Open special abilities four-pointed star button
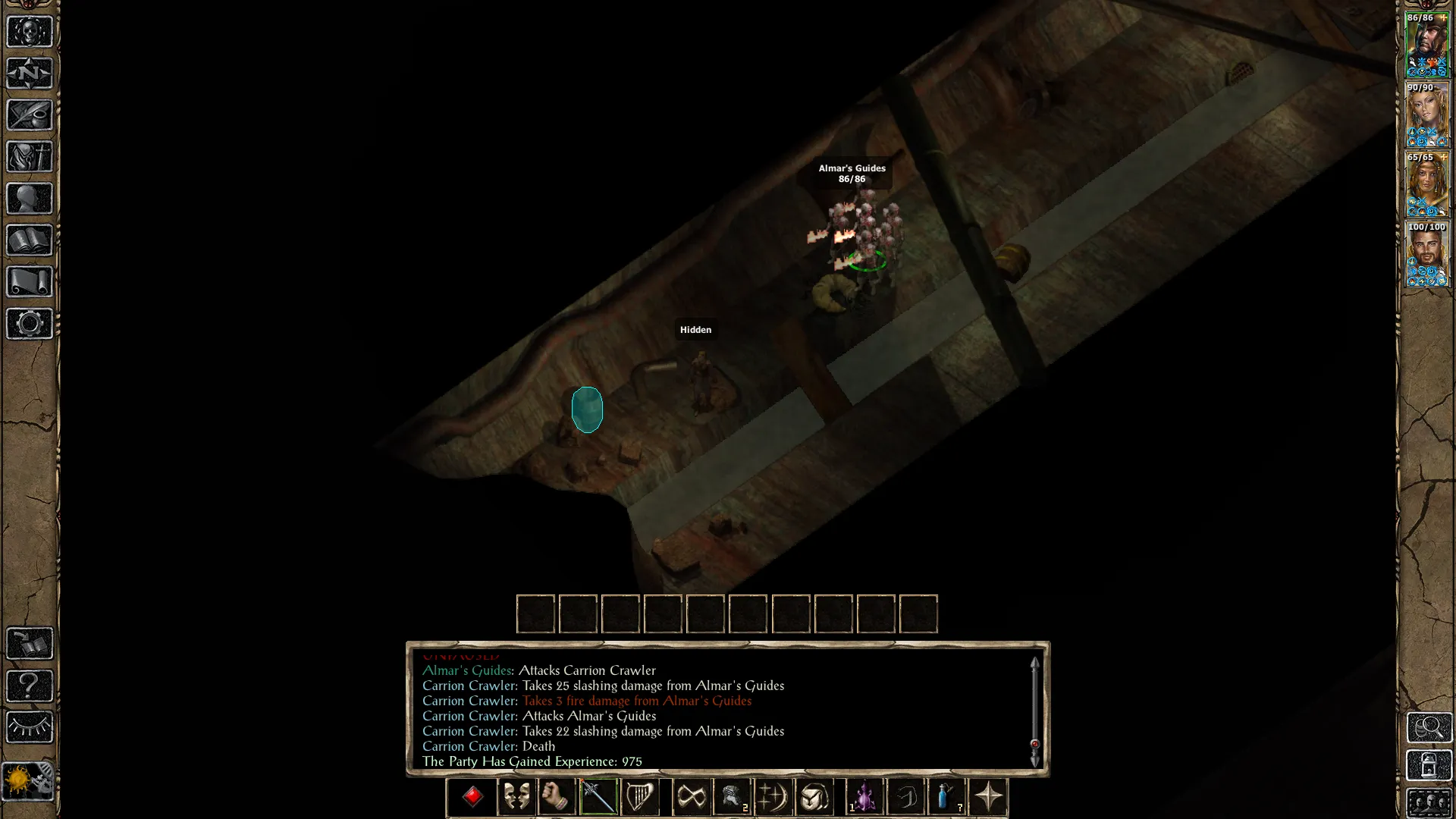This screenshot has height=819, width=1456. [x=988, y=797]
